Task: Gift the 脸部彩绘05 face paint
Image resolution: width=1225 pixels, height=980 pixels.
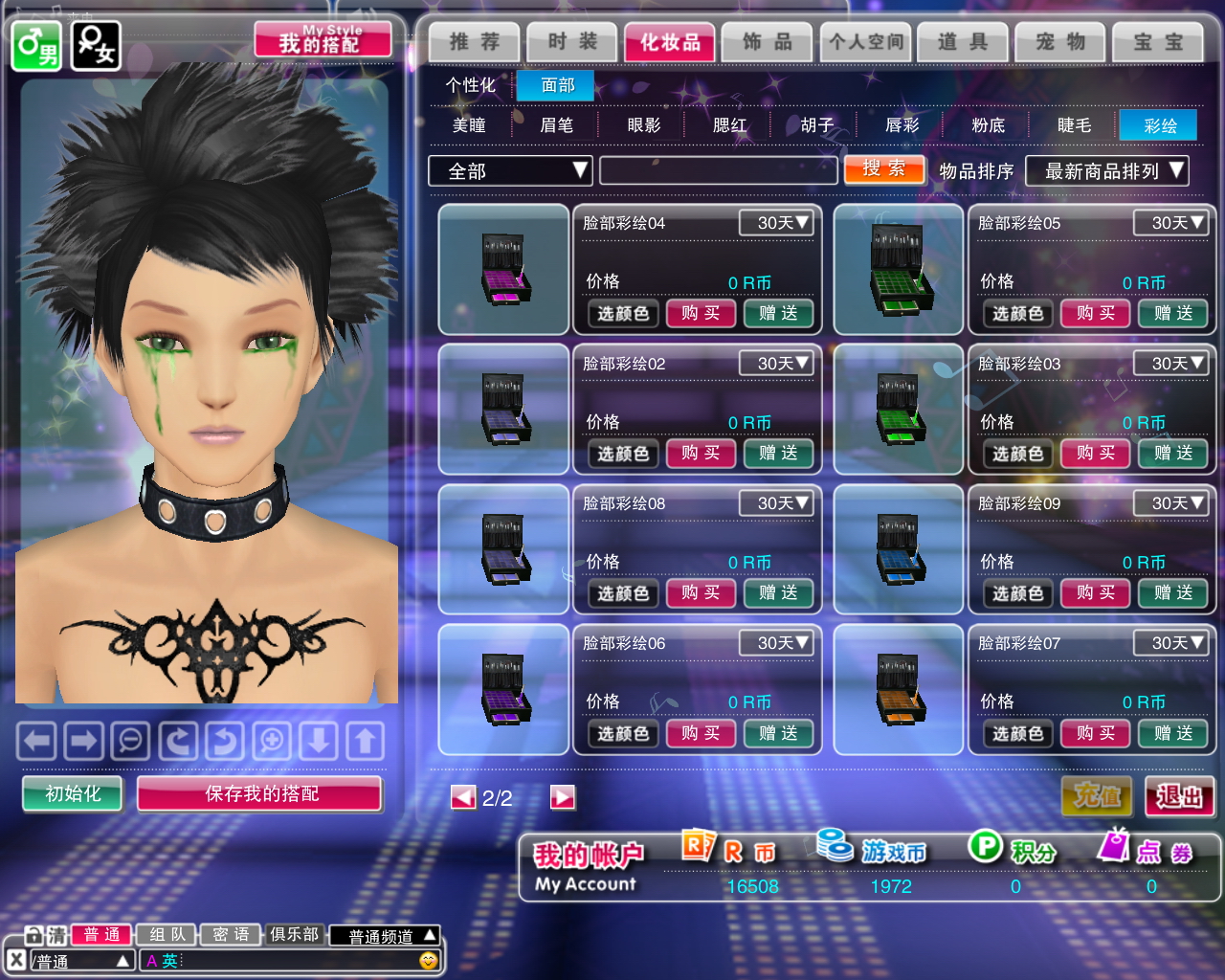Action: 1172,313
